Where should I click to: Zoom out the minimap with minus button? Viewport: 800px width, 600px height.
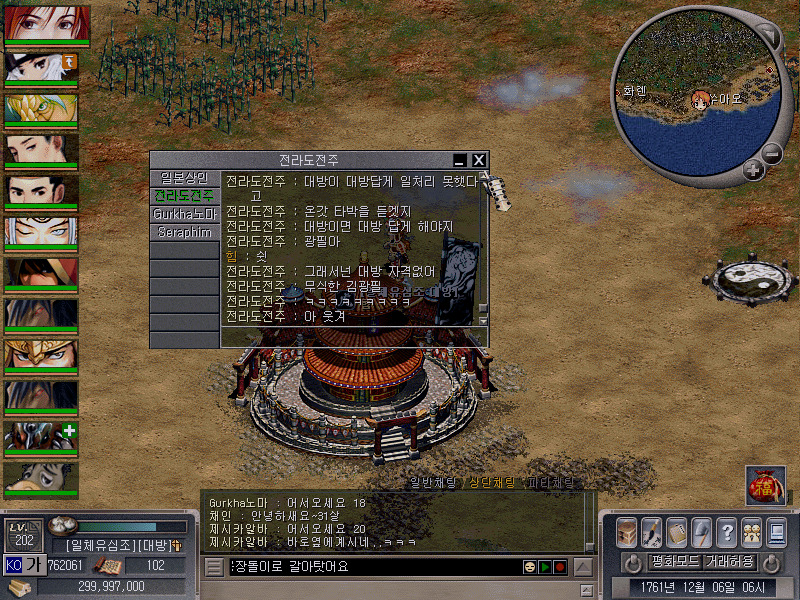(772, 154)
